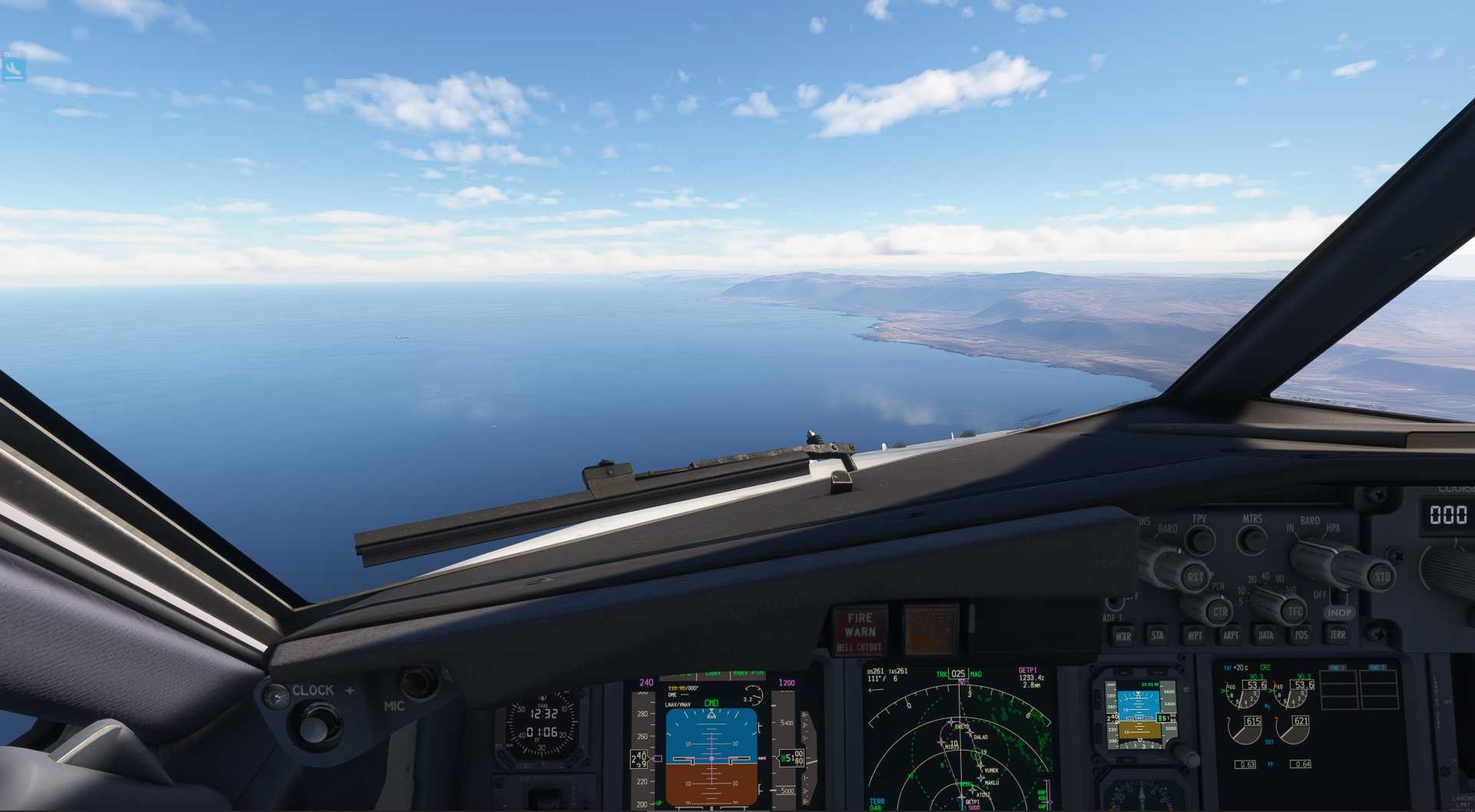Open the blue landing airplane overlay icon
The image size is (1475, 812).
pyautogui.click(x=14, y=69)
